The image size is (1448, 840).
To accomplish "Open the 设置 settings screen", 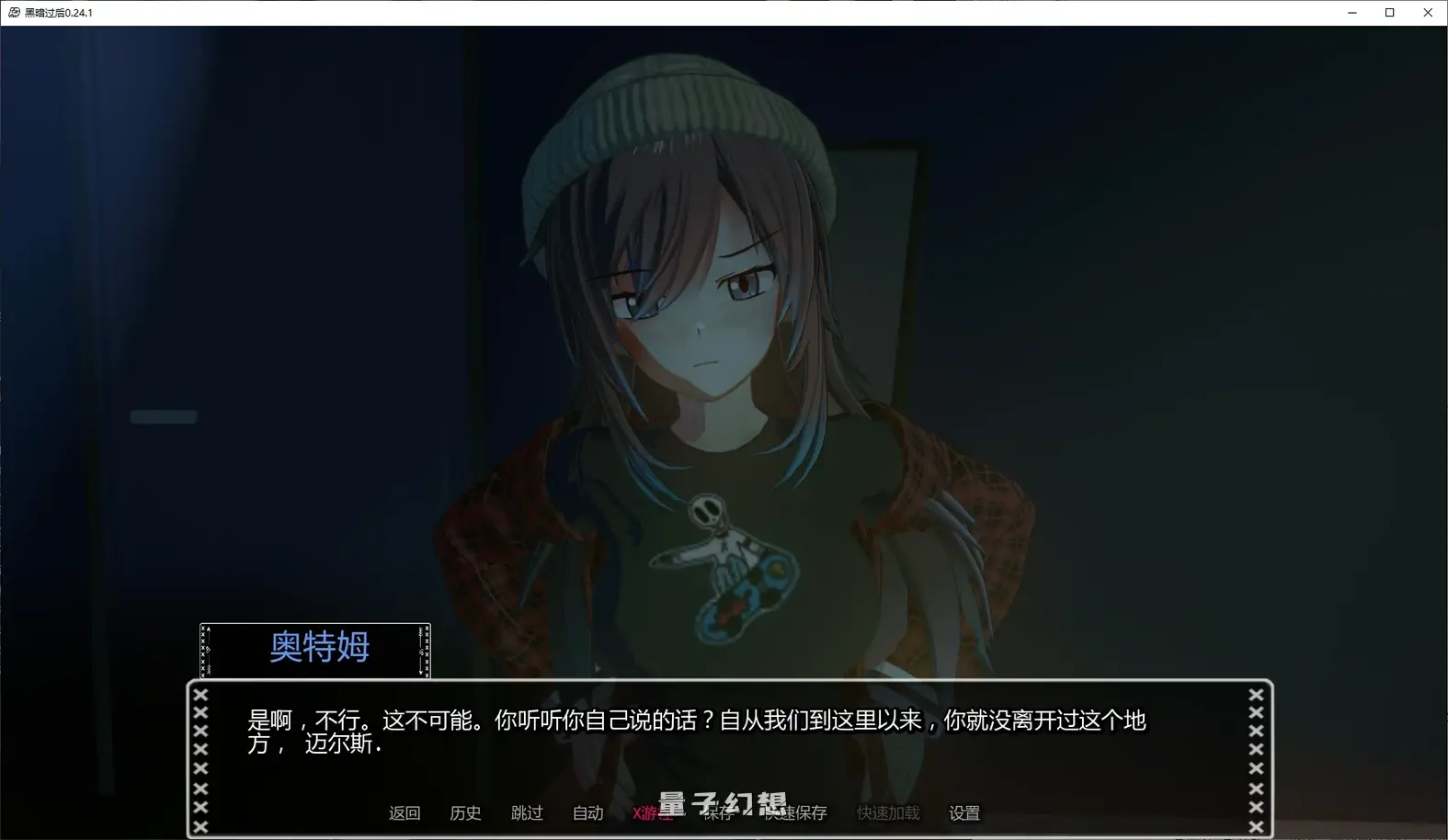I will tap(963, 812).
